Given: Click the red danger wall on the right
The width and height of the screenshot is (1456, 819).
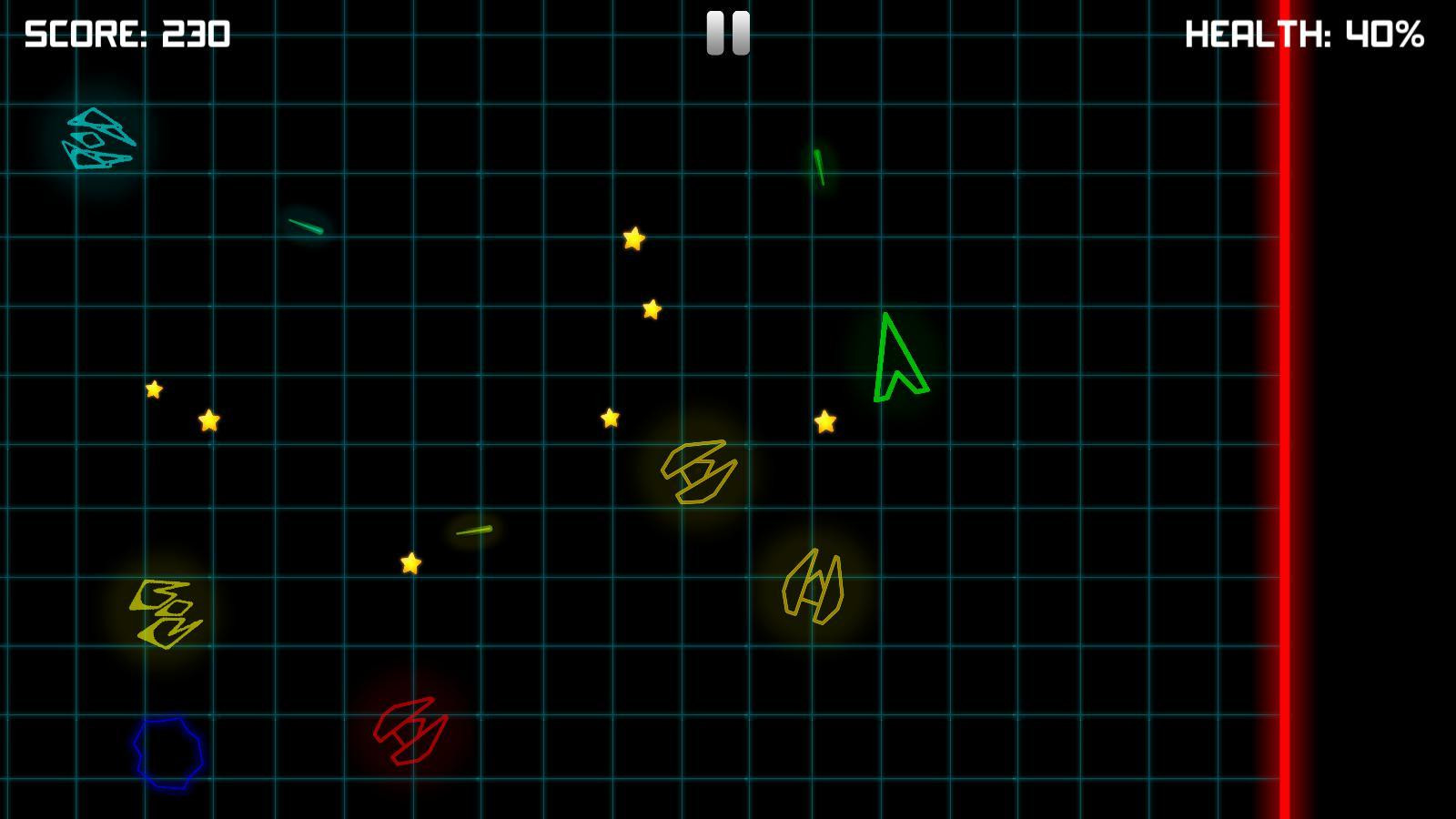Looking at the screenshot, I should click(x=1286, y=409).
